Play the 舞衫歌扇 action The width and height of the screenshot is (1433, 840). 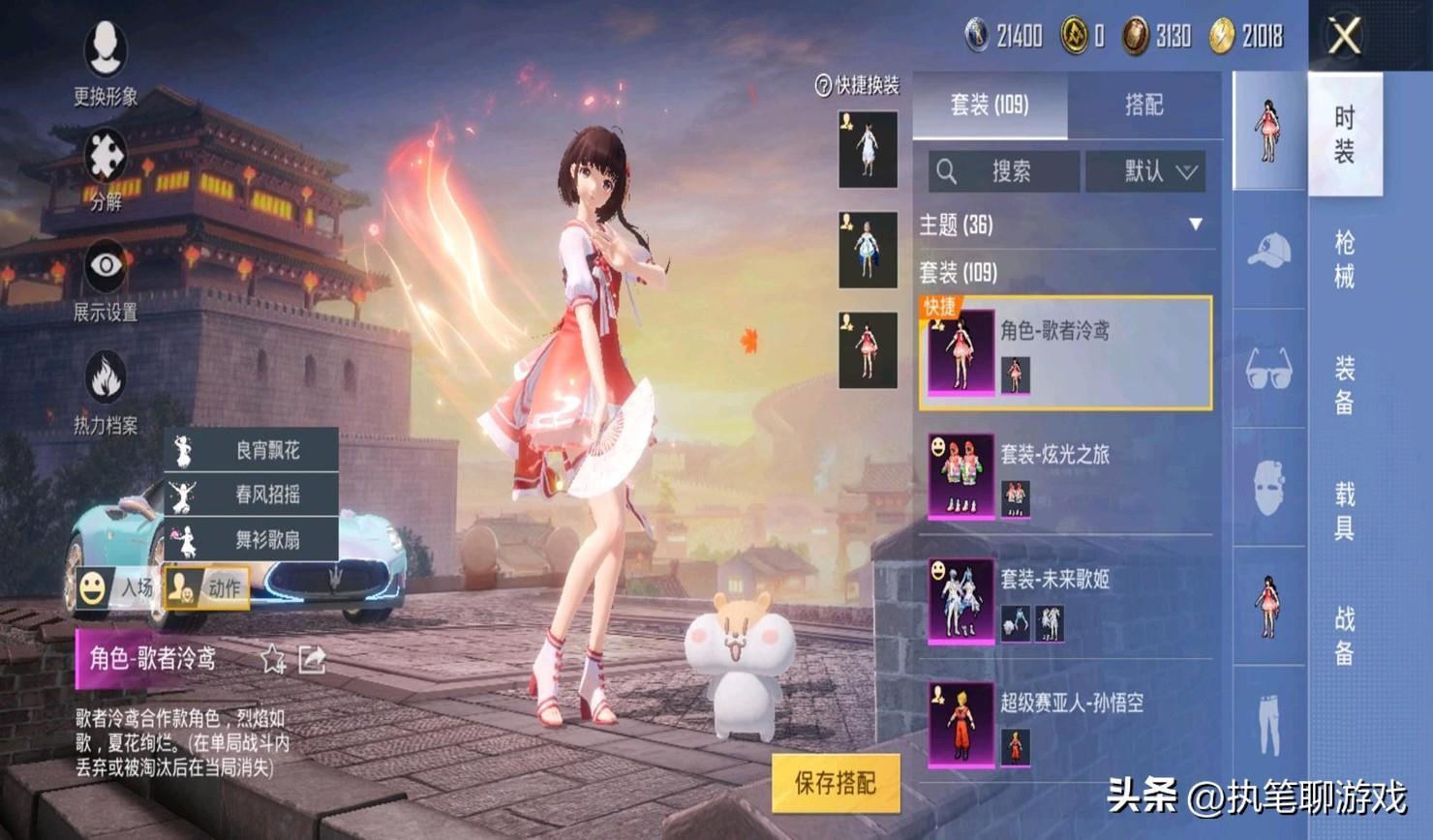pyautogui.click(x=252, y=540)
